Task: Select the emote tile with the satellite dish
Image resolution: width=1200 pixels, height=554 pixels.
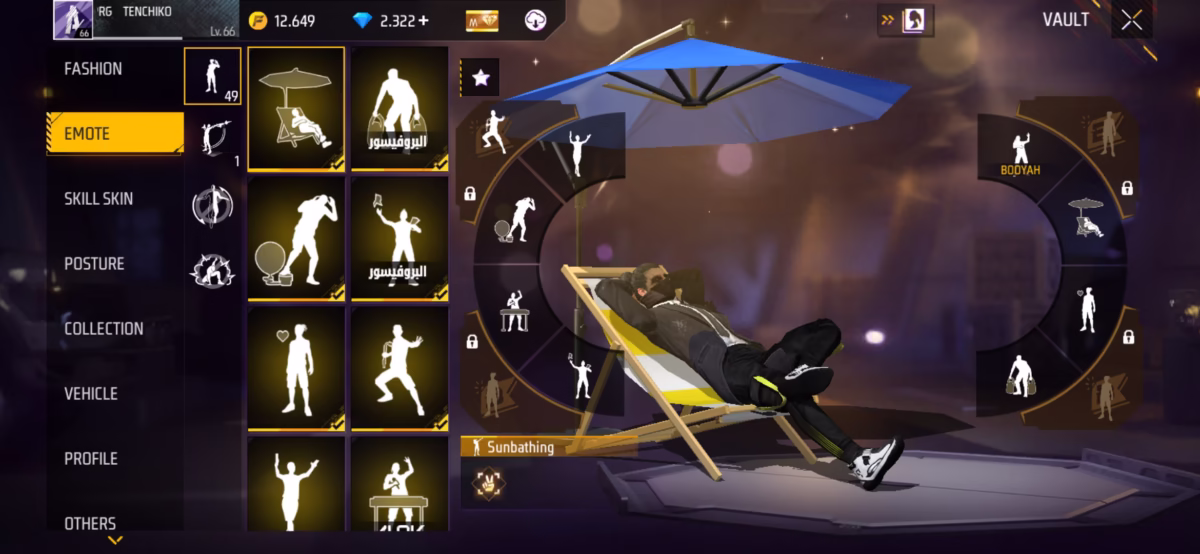Action: pyautogui.click(x=296, y=238)
